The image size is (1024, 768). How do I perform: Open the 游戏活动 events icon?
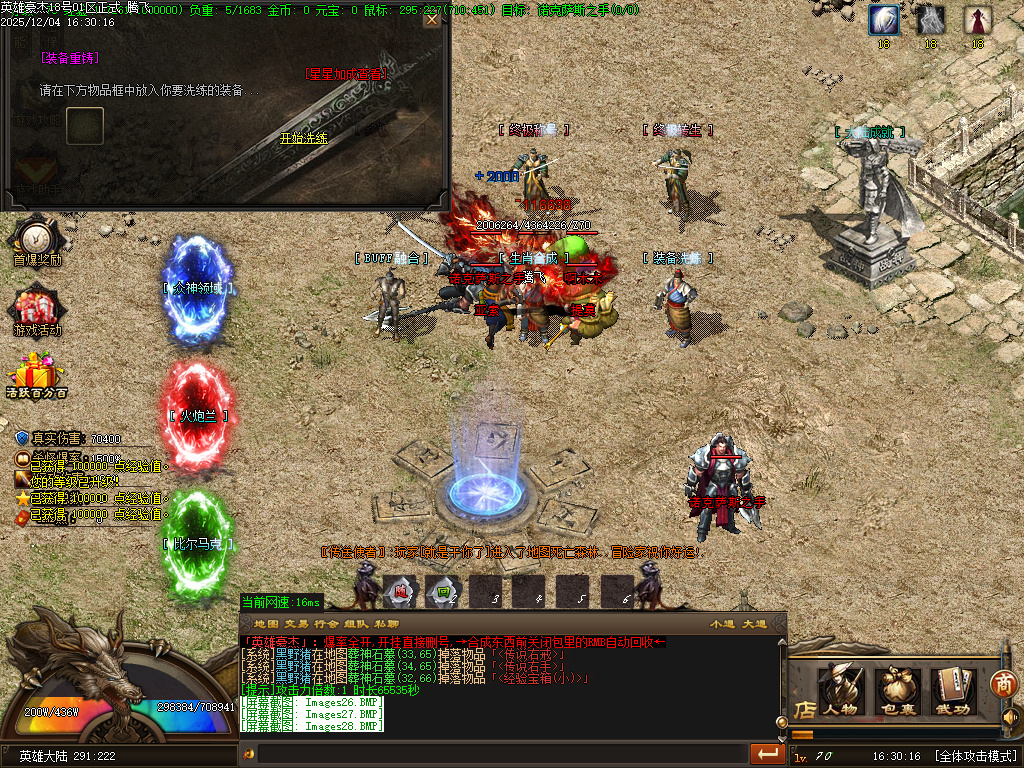click(x=37, y=309)
